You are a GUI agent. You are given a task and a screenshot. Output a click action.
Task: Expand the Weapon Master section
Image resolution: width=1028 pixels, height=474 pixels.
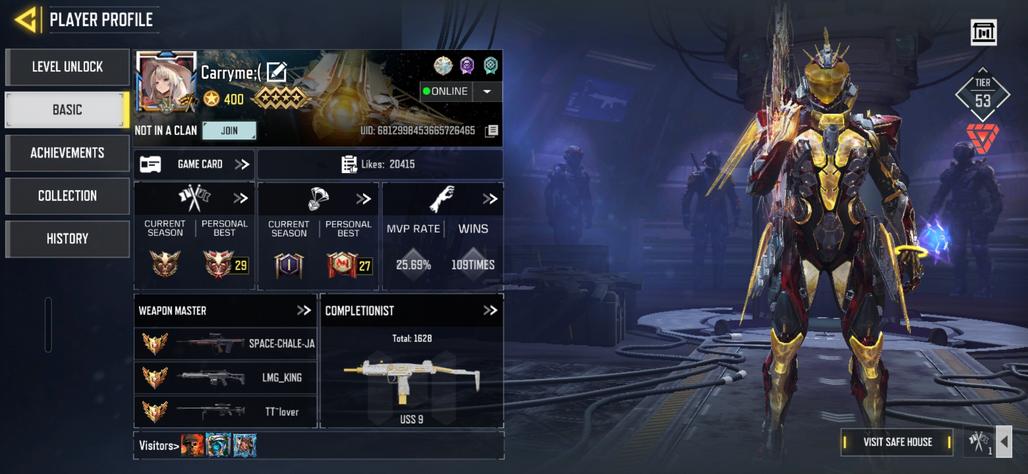[304, 311]
